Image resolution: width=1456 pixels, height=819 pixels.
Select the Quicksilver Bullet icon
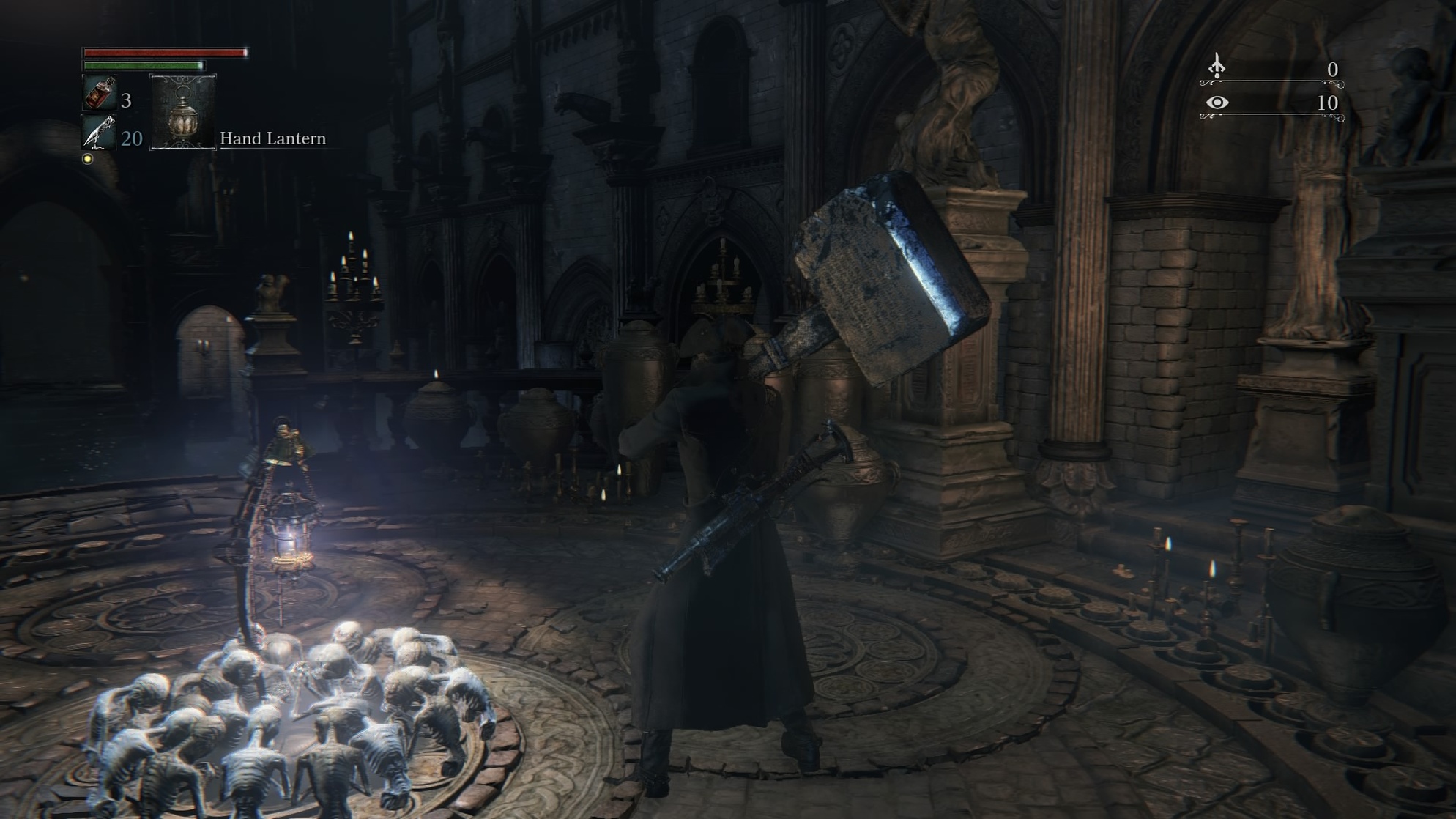(x=99, y=133)
